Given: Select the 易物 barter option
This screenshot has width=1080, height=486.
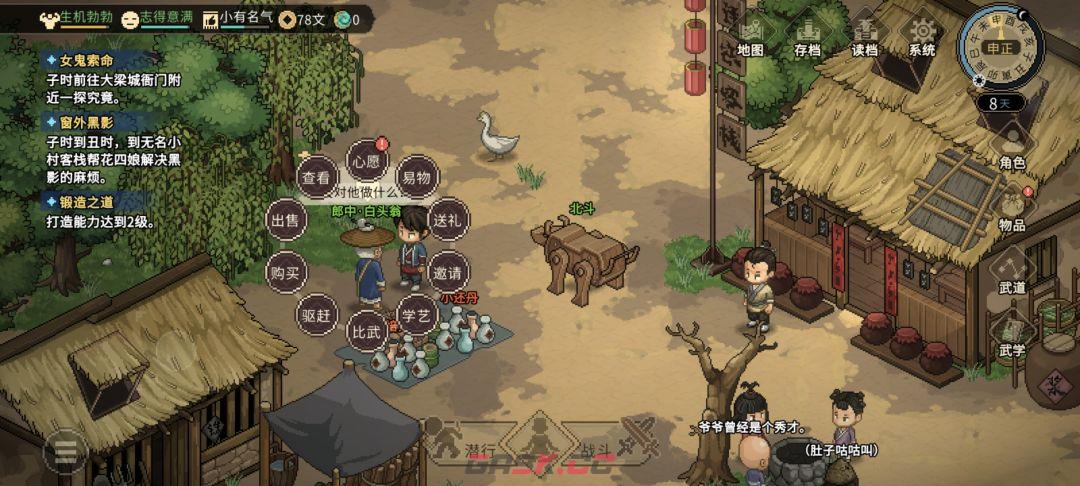Looking at the screenshot, I should pos(416,178).
